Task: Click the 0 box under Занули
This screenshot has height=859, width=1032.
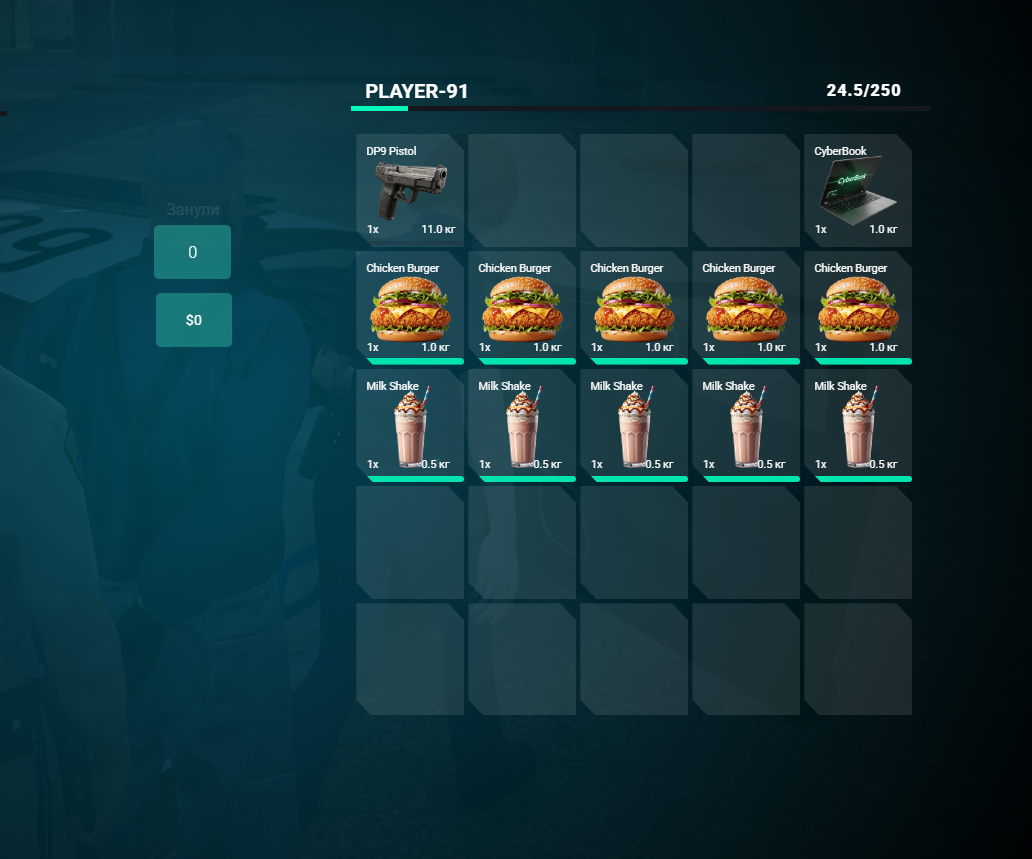Action: coord(192,252)
